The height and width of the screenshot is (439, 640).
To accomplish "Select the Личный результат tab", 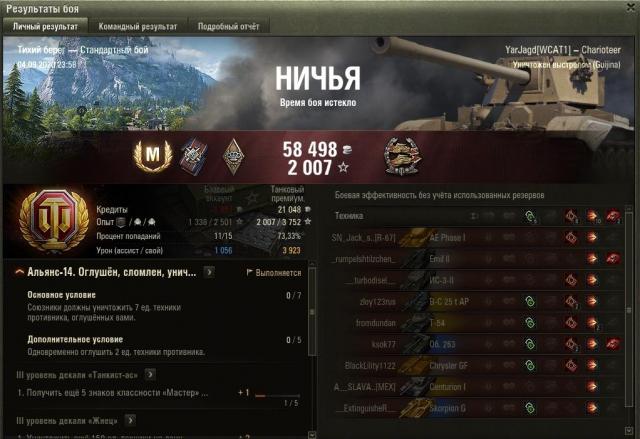I will tap(44, 26).
